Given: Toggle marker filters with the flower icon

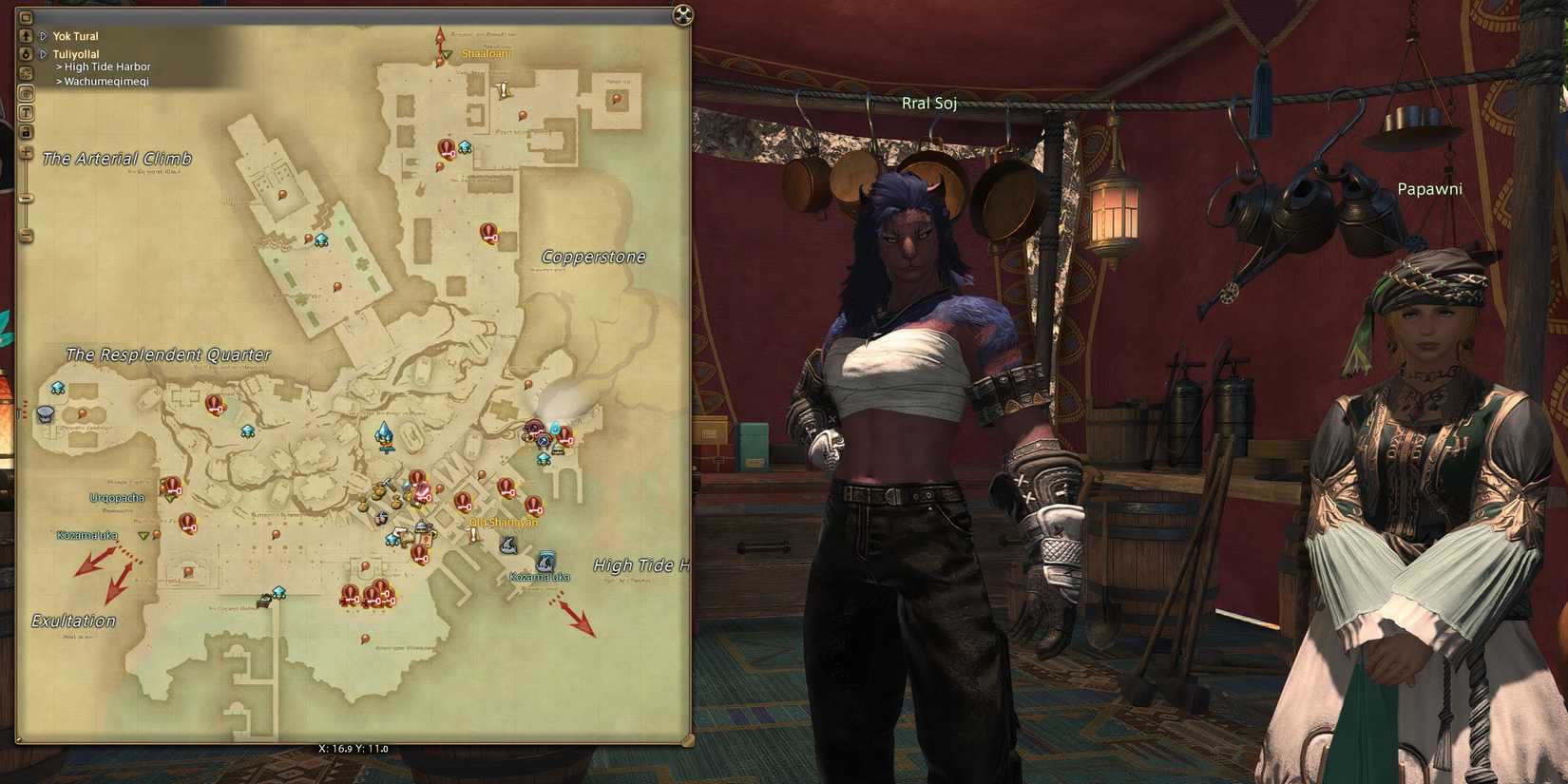Looking at the screenshot, I should [27, 73].
